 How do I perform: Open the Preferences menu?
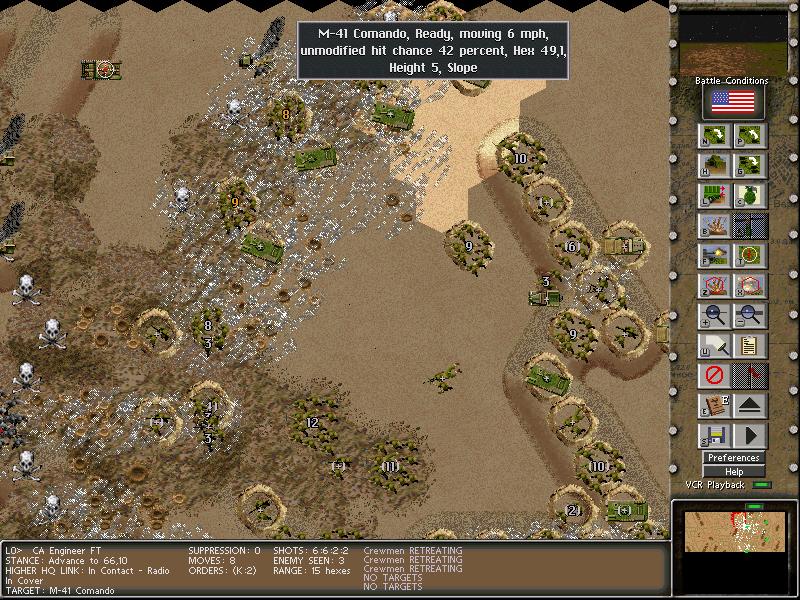pos(733,458)
